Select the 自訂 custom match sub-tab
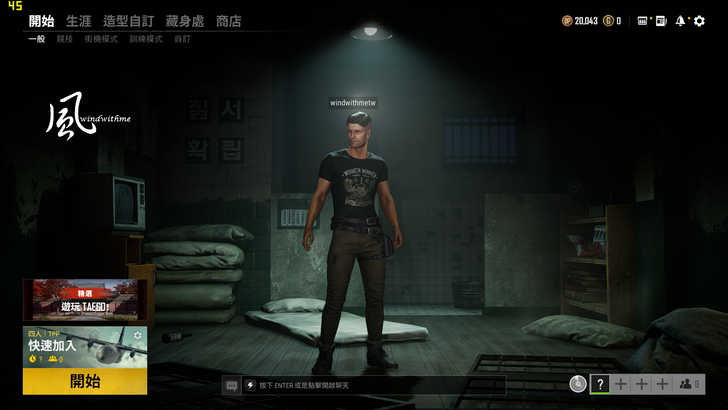Screen dimensions: 728x410 pos(182,40)
